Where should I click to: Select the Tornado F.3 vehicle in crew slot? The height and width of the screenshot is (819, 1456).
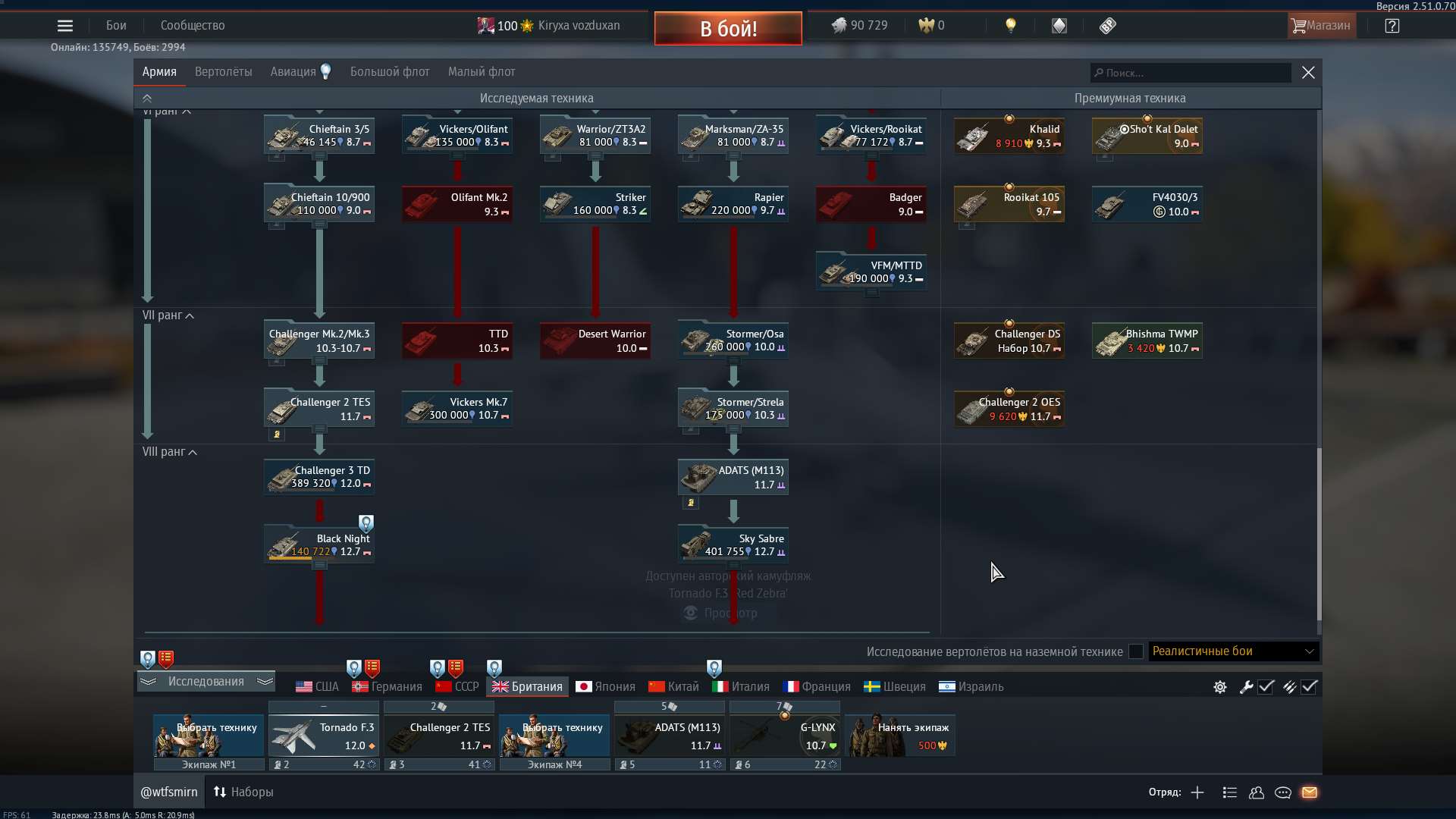(324, 734)
